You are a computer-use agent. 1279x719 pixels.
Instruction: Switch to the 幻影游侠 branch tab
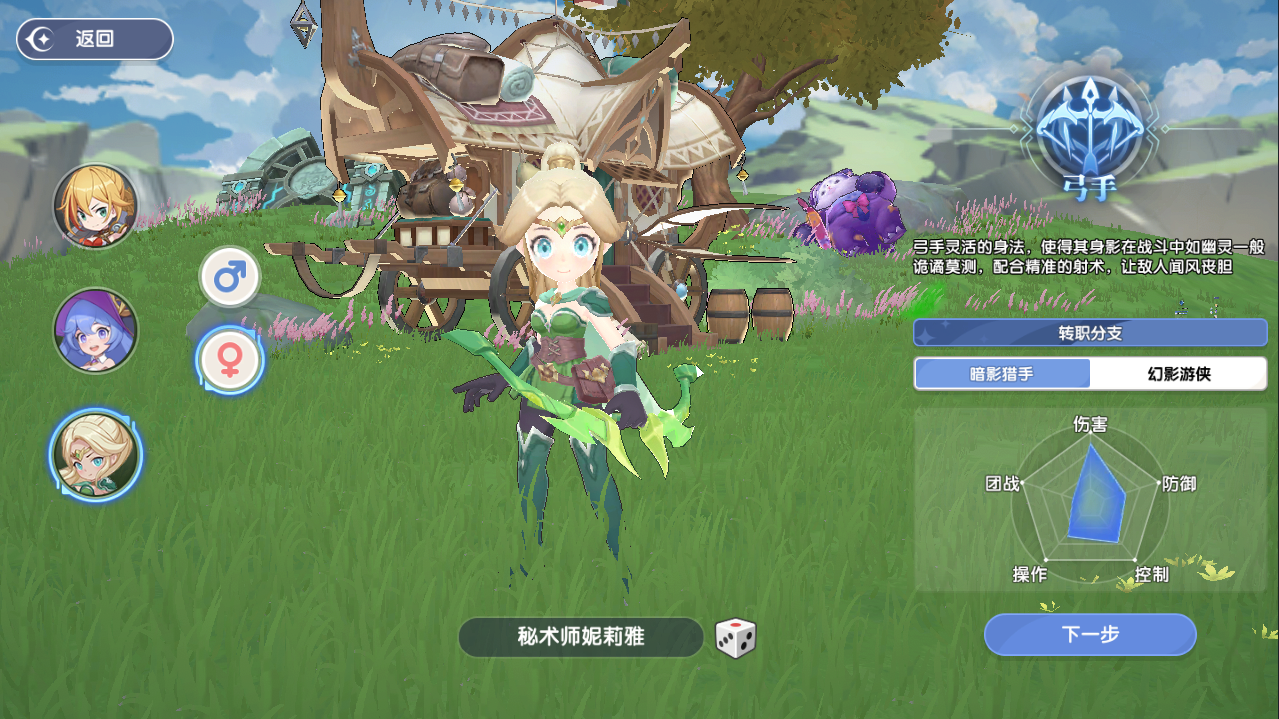pos(1178,374)
